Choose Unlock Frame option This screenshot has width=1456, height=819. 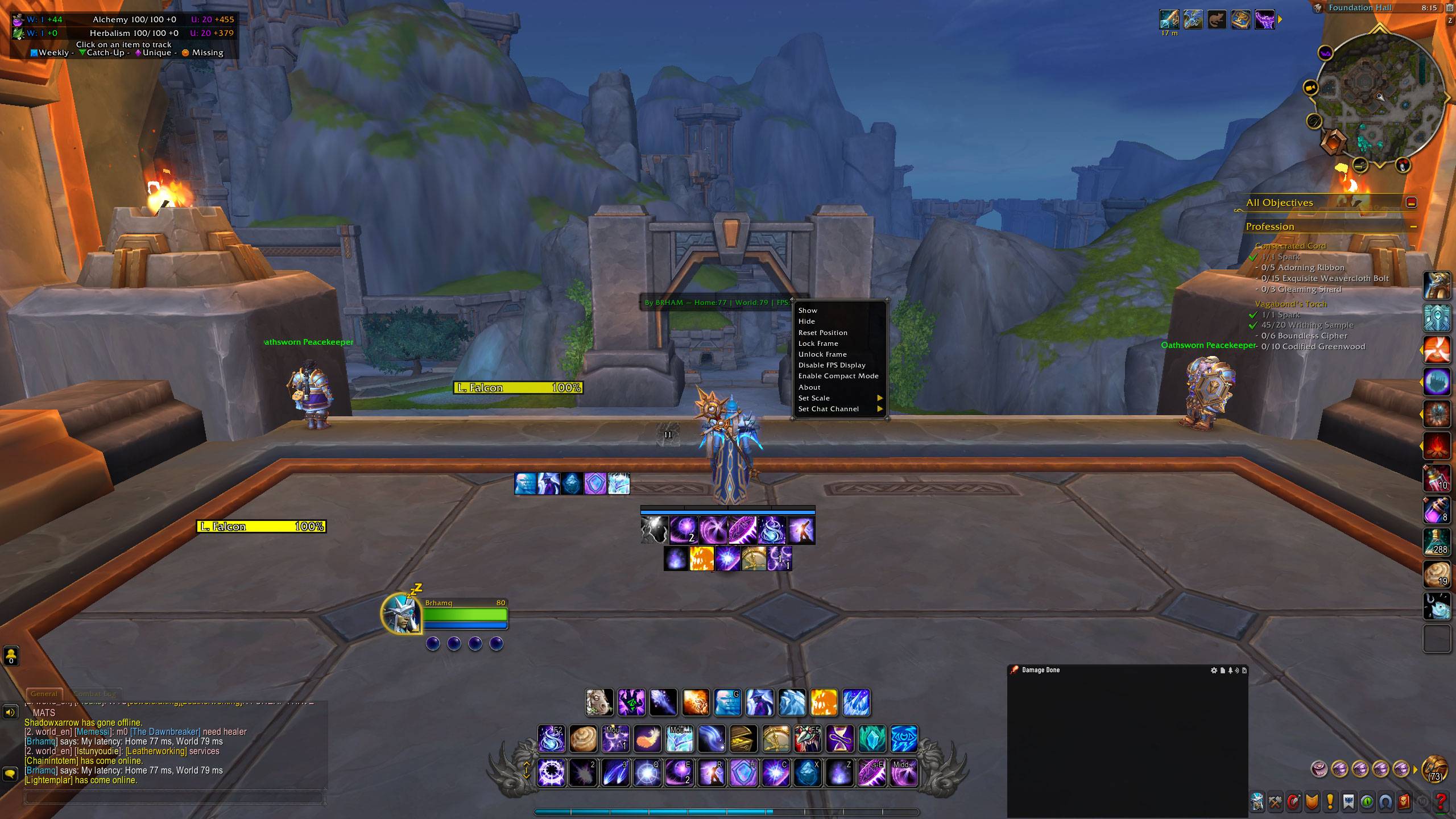822,354
